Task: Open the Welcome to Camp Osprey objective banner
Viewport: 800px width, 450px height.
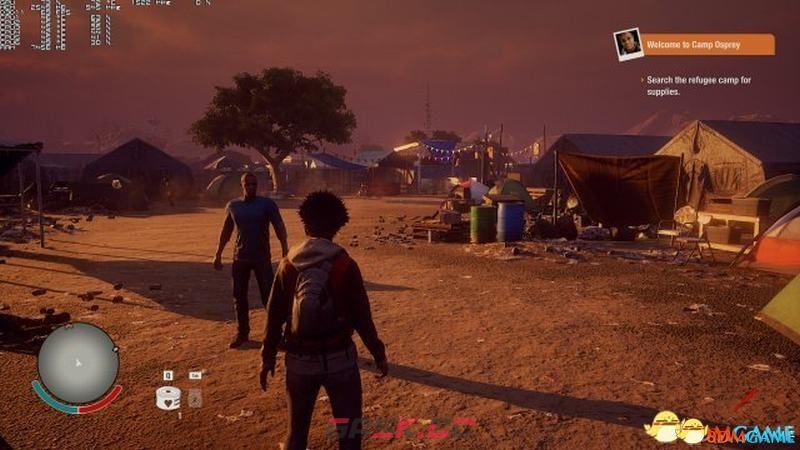Action: pos(708,45)
